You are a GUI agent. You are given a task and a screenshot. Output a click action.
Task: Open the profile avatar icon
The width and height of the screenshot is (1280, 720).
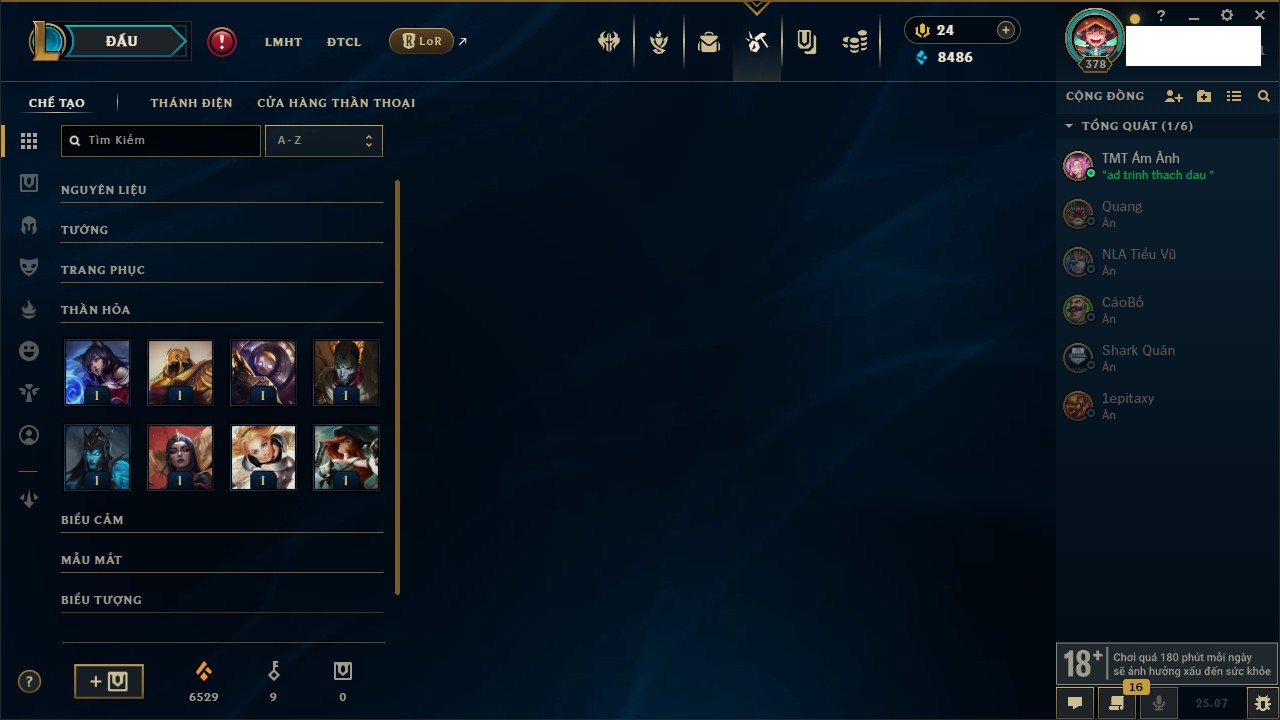[x=1095, y=38]
